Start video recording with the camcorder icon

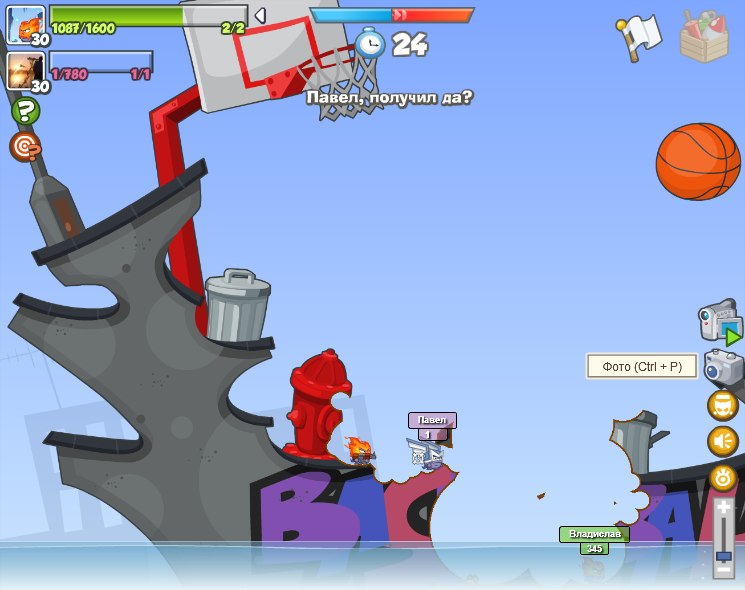click(x=719, y=322)
